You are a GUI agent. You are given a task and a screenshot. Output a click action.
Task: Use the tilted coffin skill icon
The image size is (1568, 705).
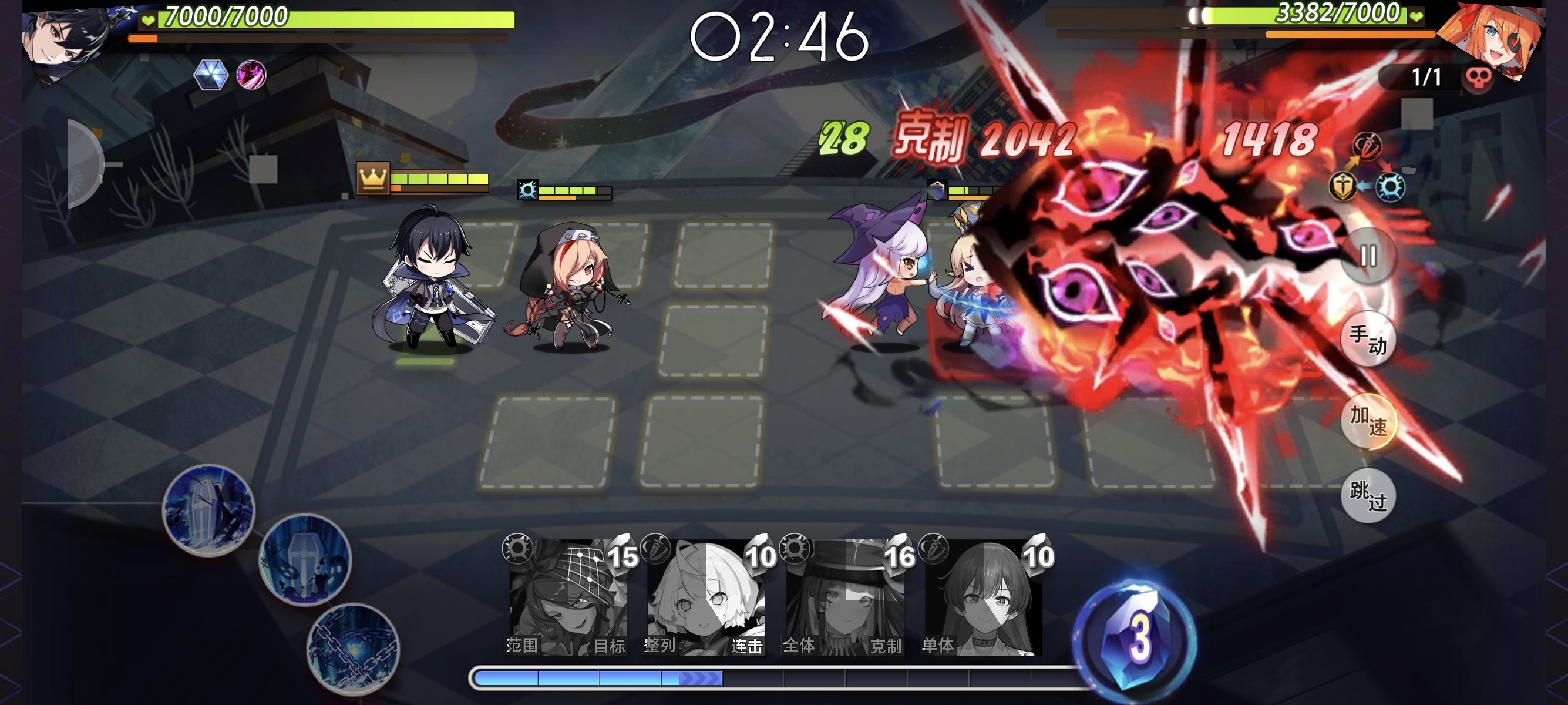[209, 510]
